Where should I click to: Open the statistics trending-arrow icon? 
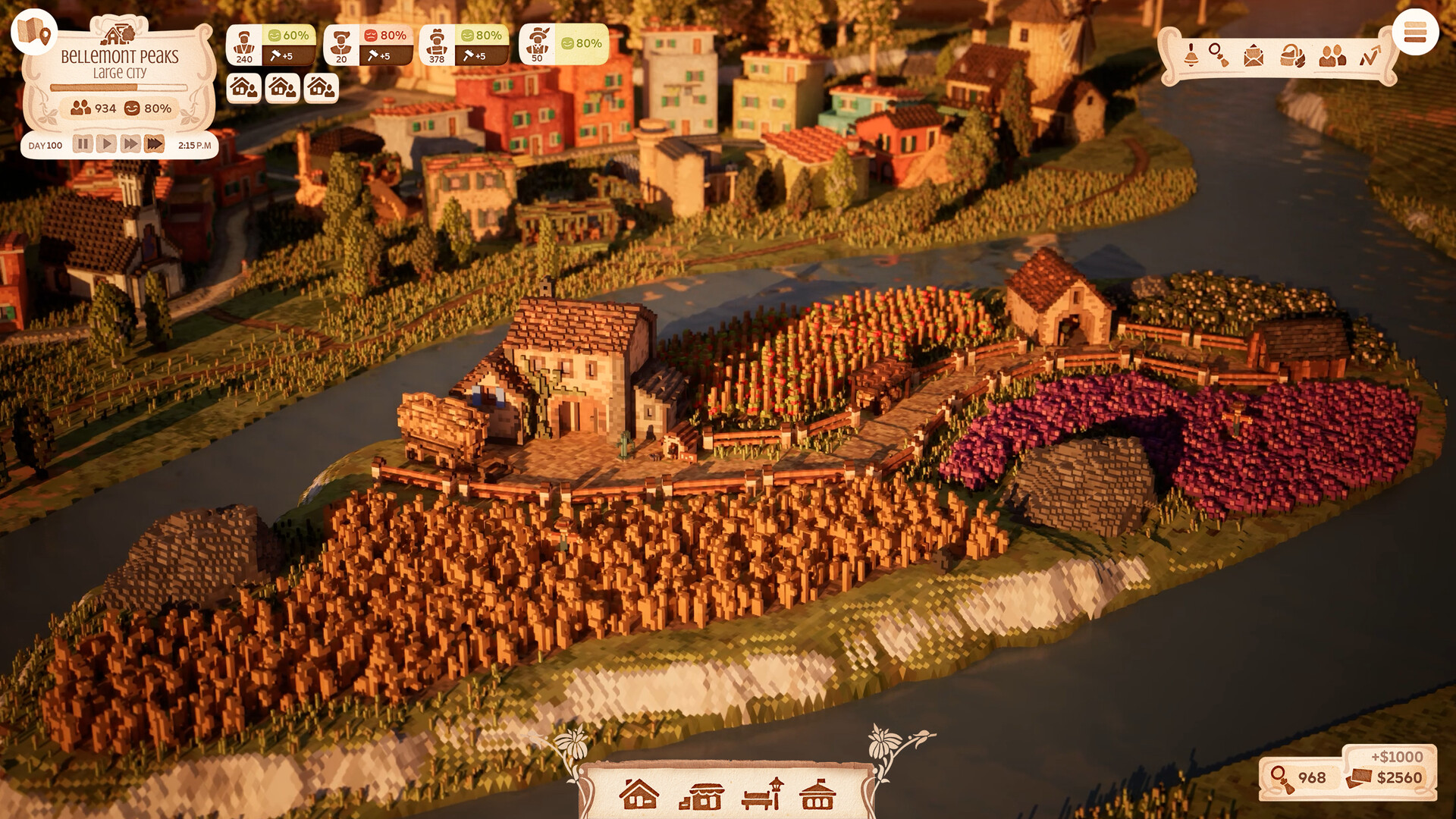(1371, 55)
